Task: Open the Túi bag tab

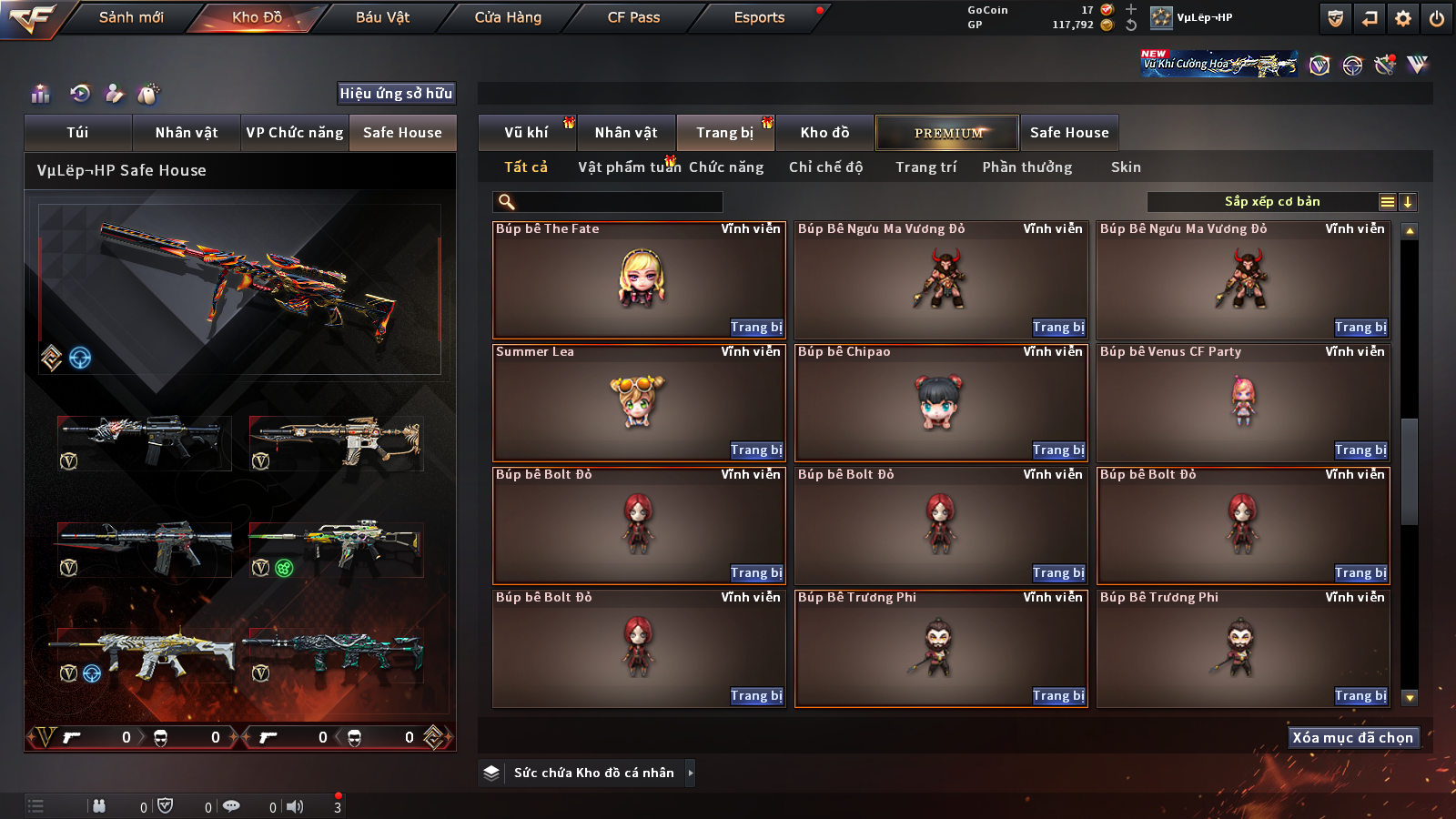Action: (77, 133)
